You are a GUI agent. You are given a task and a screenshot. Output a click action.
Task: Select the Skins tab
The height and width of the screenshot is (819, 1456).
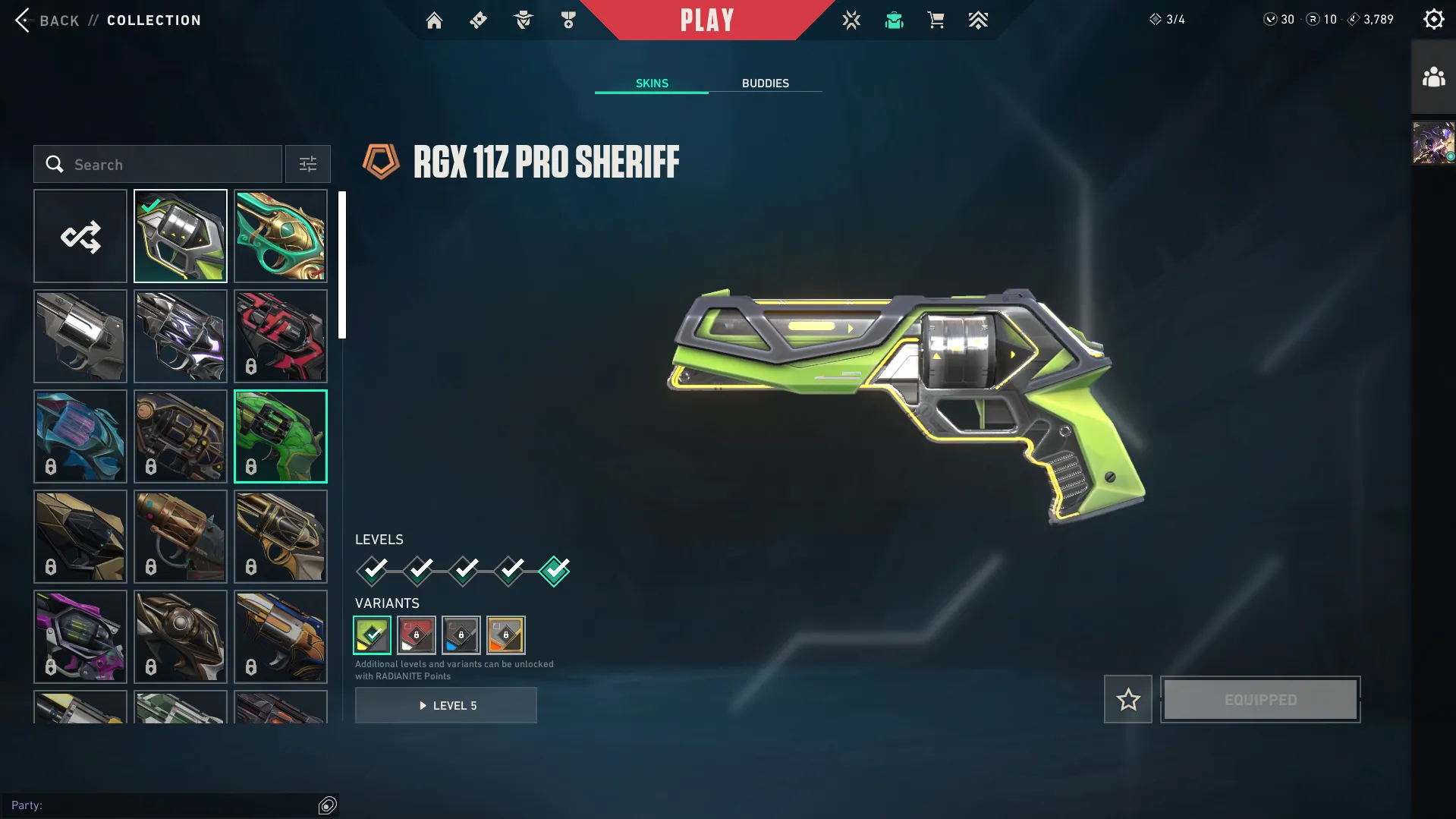pos(652,83)
